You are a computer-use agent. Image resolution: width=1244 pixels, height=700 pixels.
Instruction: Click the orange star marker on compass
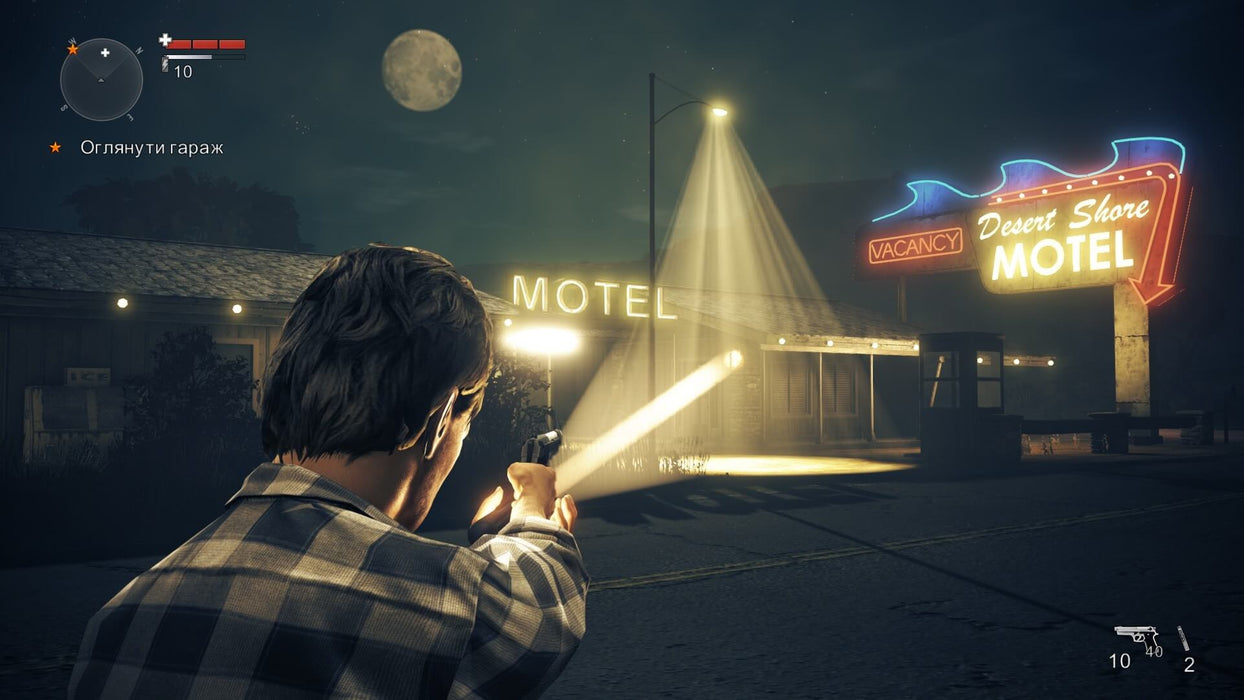coord(72,48)
